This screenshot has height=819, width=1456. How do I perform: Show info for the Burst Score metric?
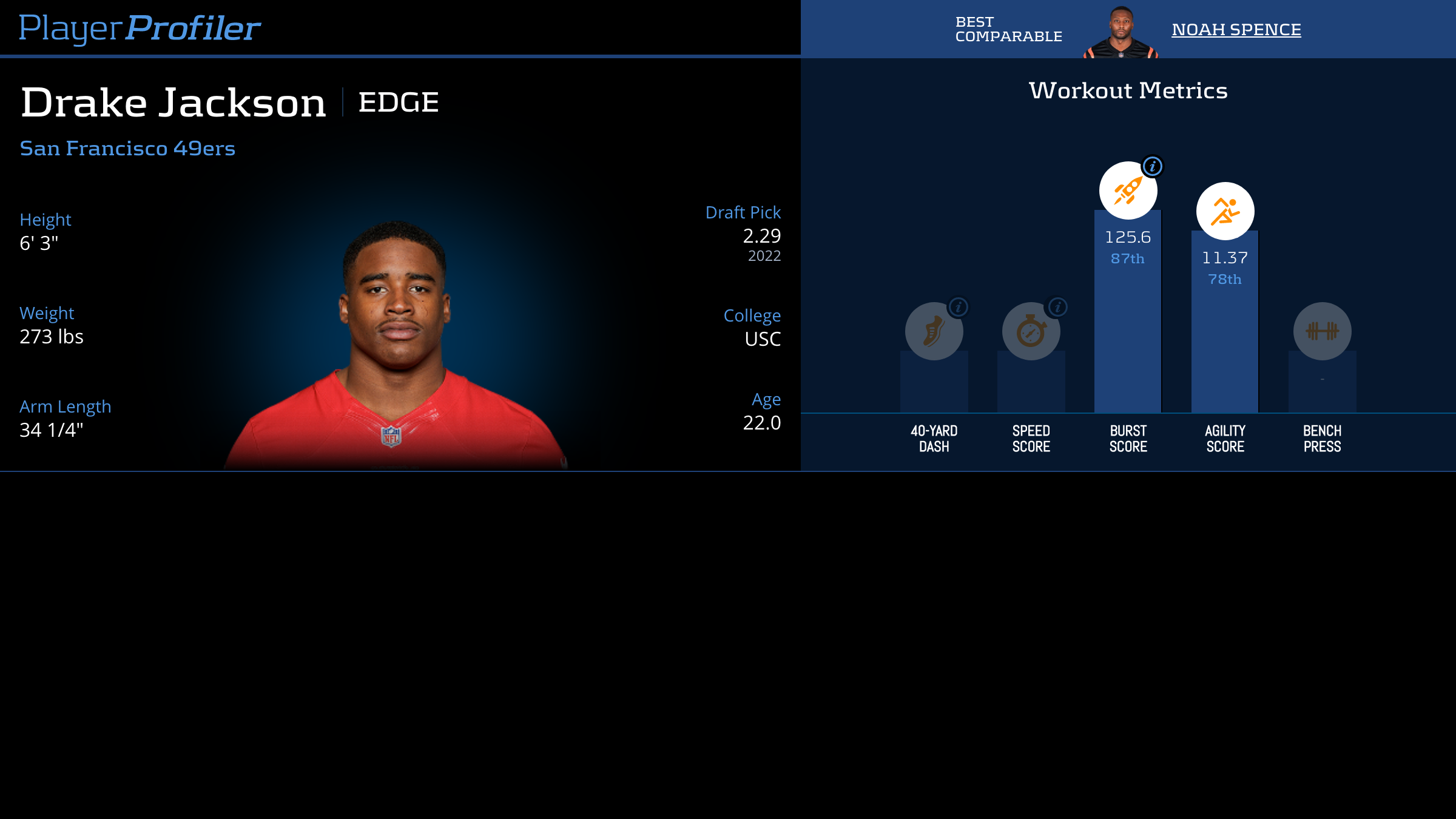pos(1152,166)
